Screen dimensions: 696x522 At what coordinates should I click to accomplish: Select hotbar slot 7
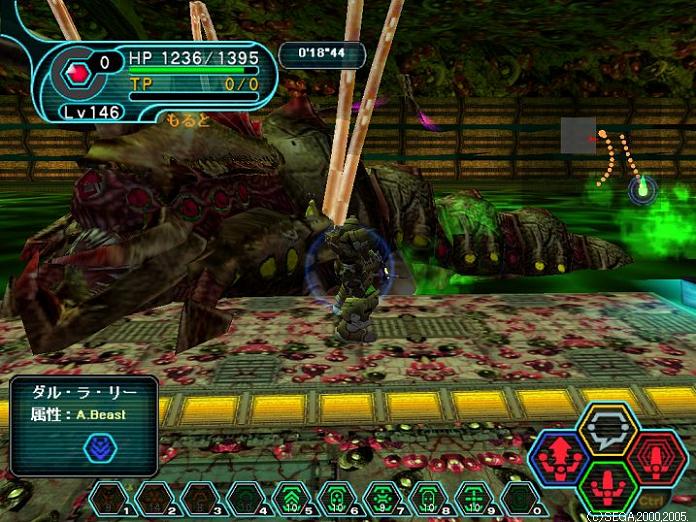coord(383,496)
